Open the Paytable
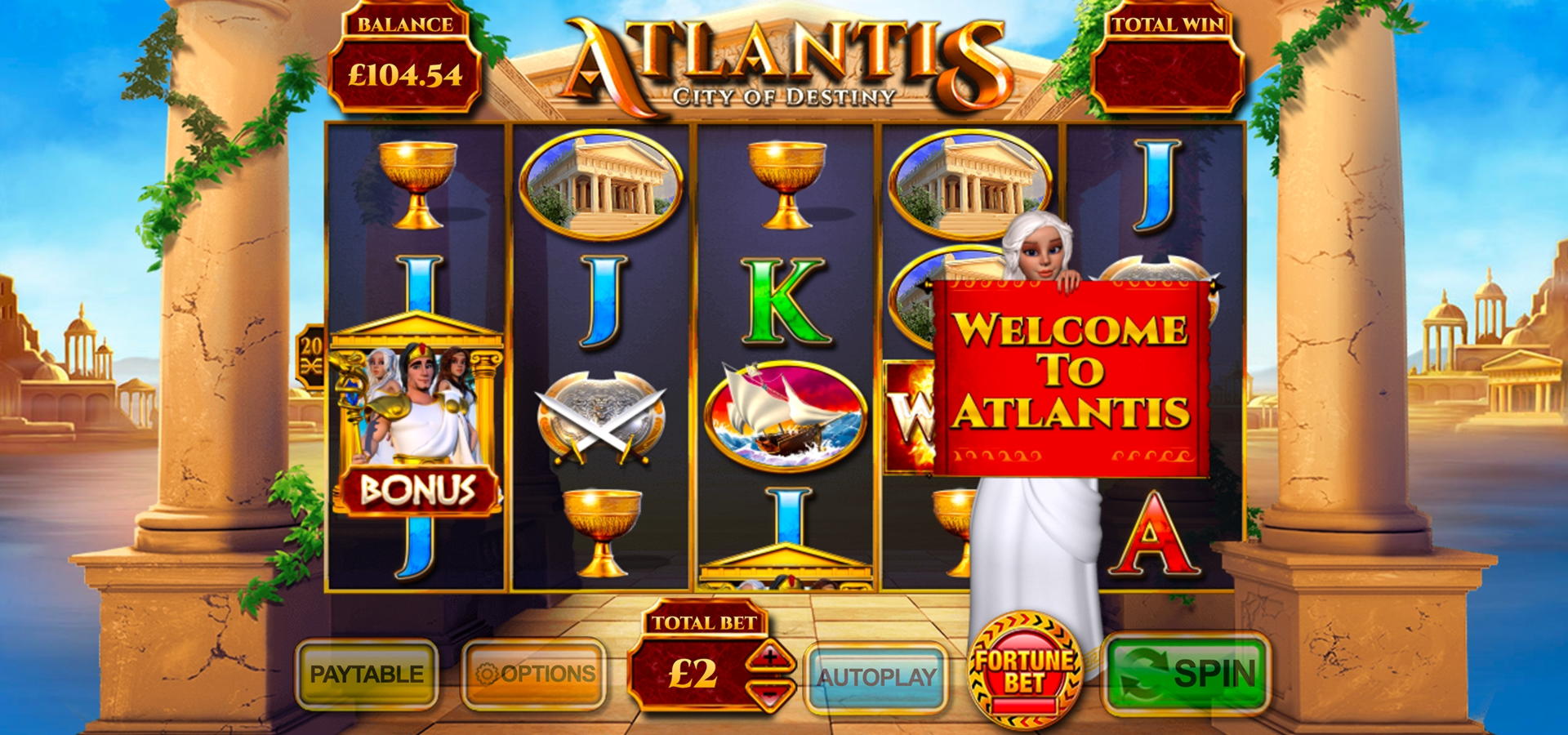The width and height of the screenshot is (1568, 735). pyautogui.click(x=367, y=675)
